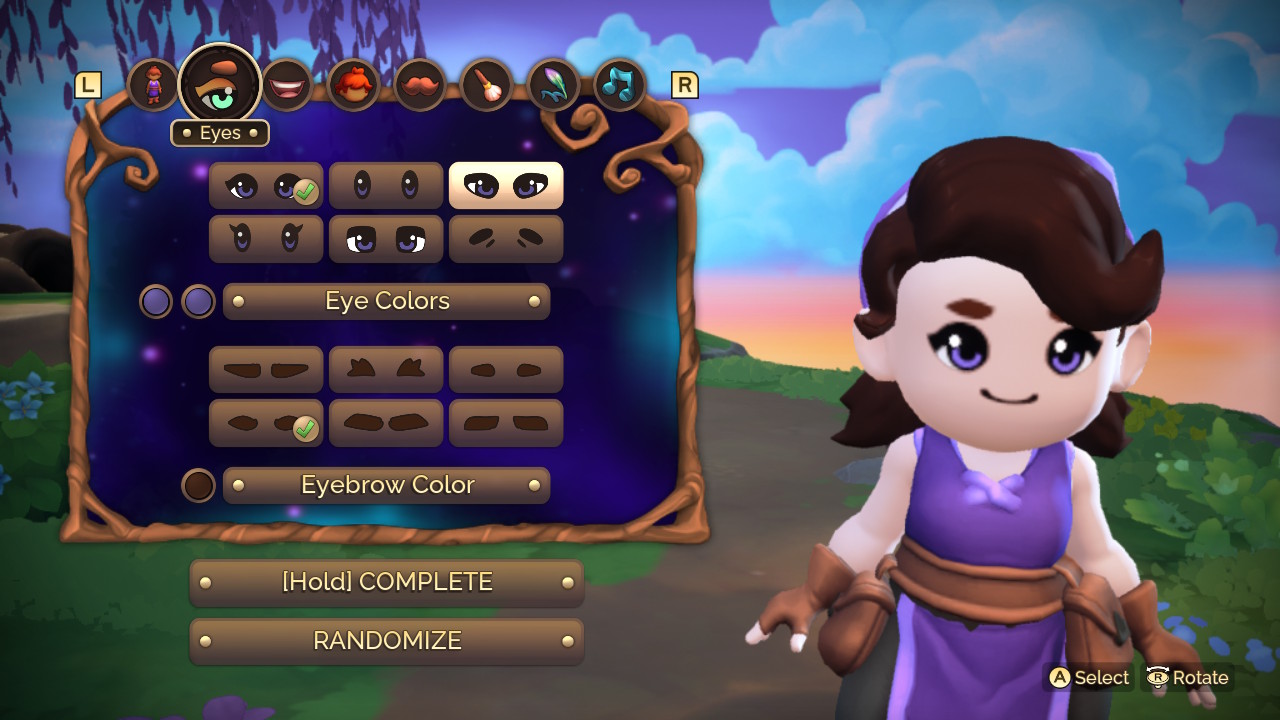Click the left purple eye color swatch

(156, 300)
